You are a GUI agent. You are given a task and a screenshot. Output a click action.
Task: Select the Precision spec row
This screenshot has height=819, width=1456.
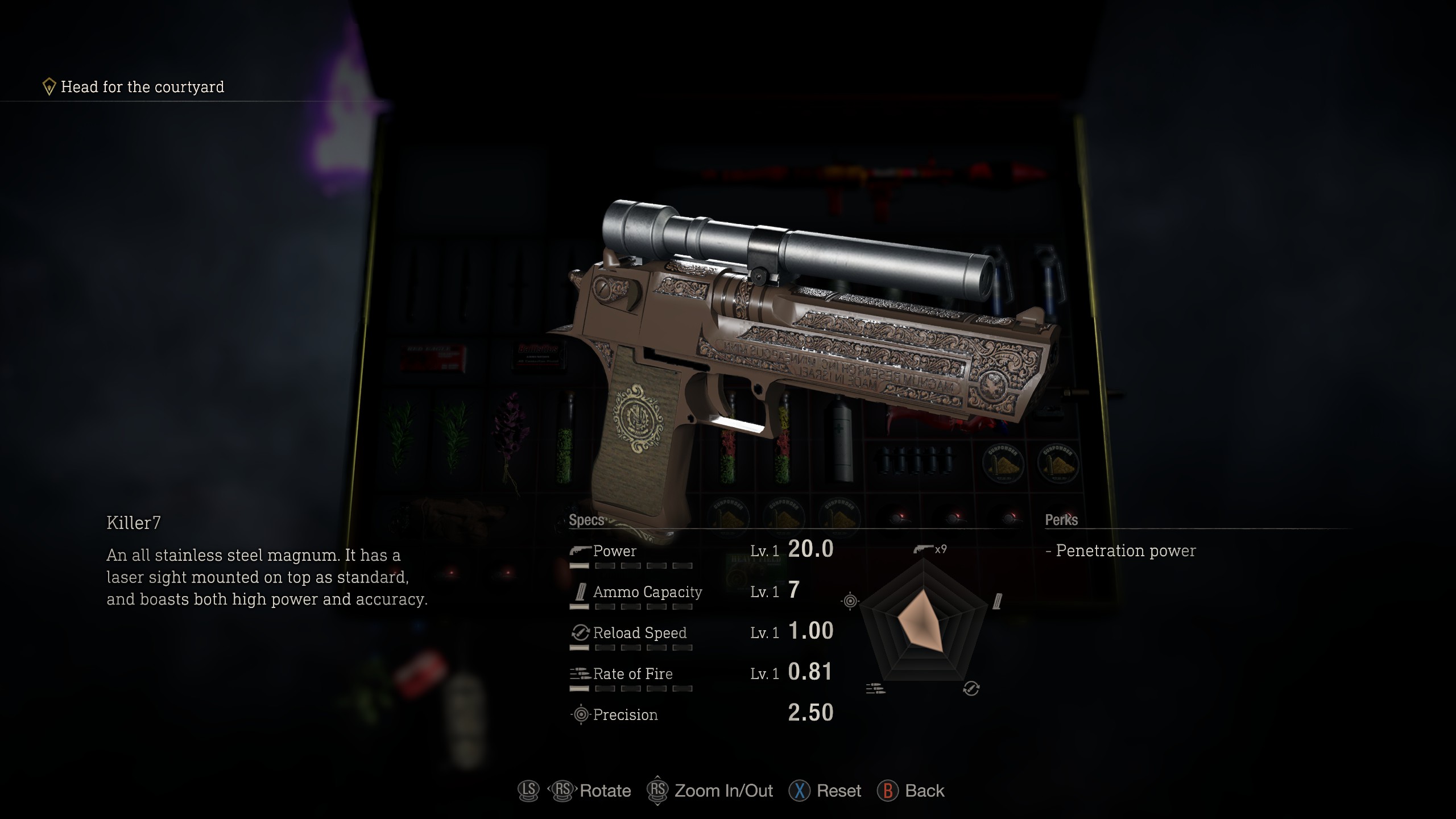pos(701,714)
